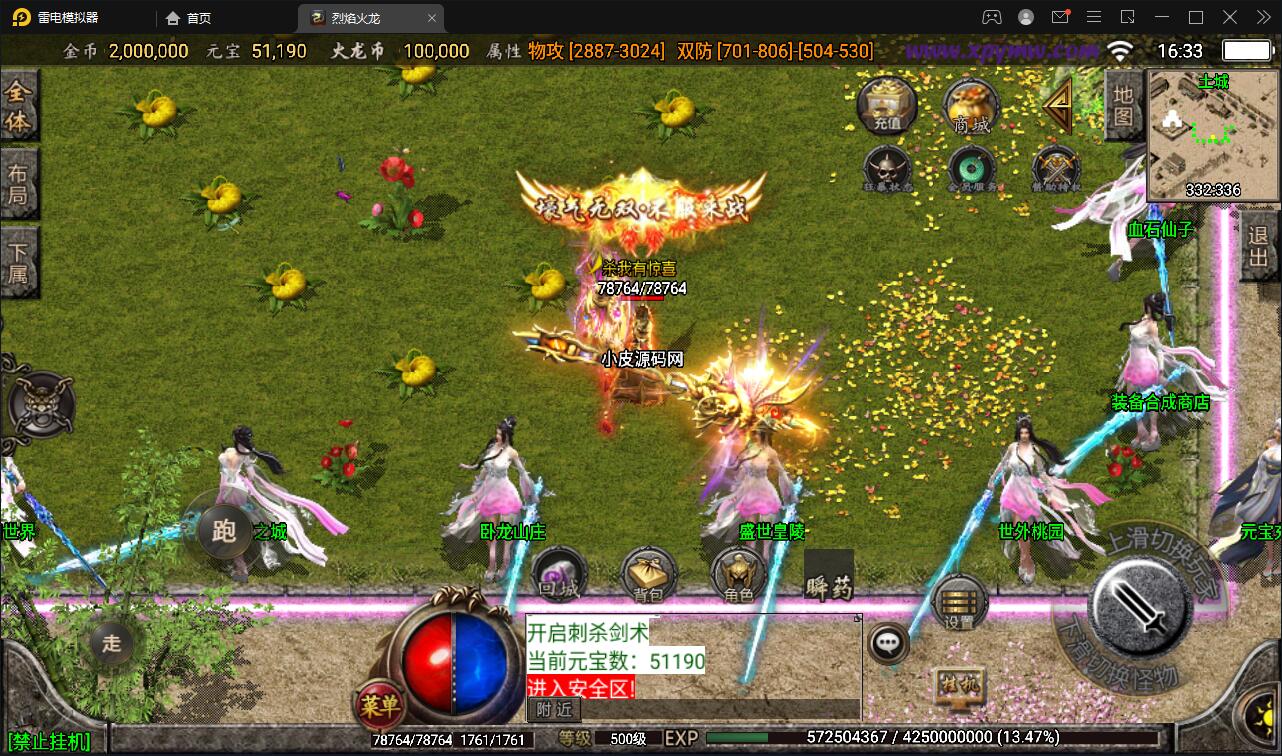
Task: Tap the 瞬药 instant potion button
Action: click(829, 577)
